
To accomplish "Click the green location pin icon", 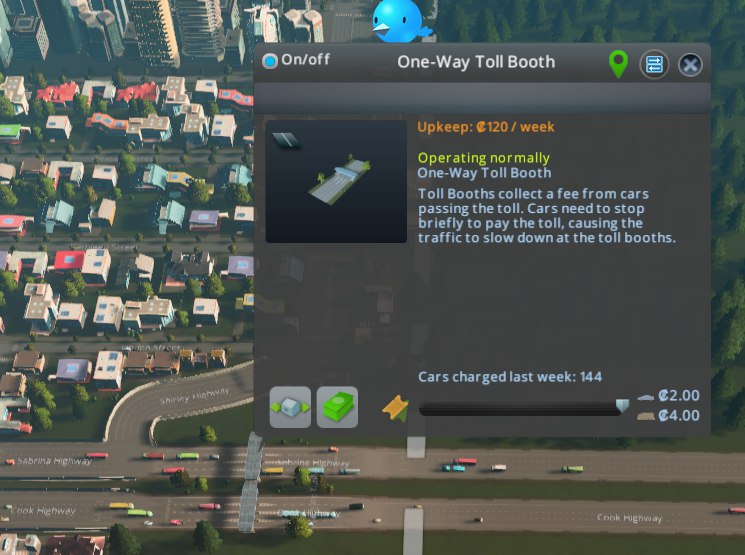I will 619,65.
